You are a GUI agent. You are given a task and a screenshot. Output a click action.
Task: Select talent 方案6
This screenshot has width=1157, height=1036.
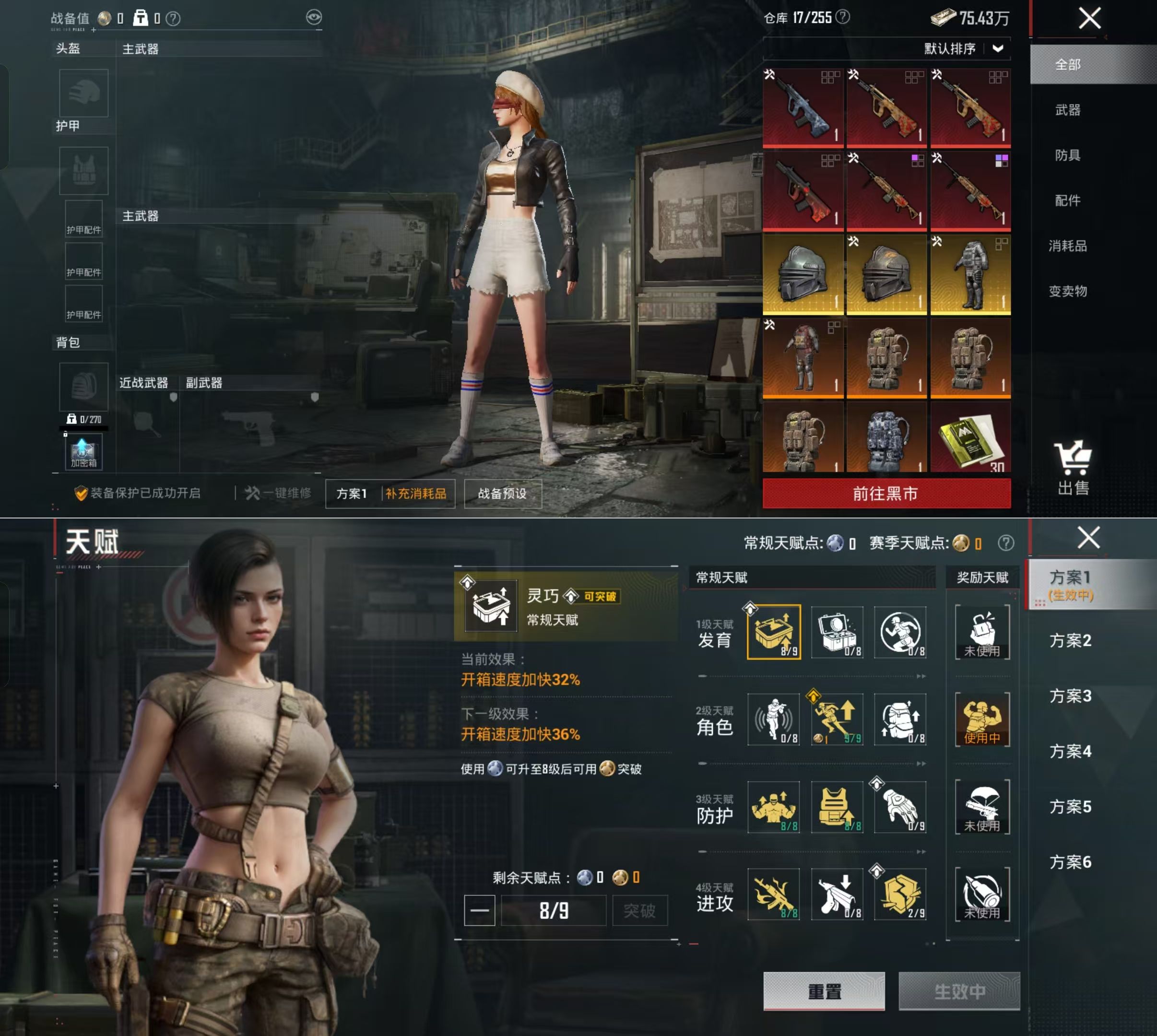coord(1071,862)
